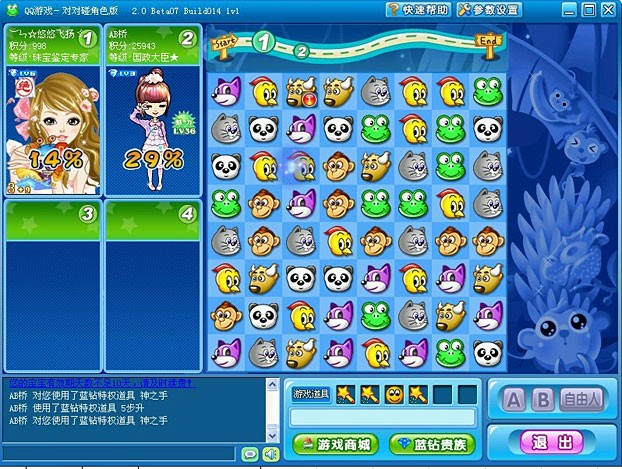
Task: Choose team A button
Action: (514, 400)
